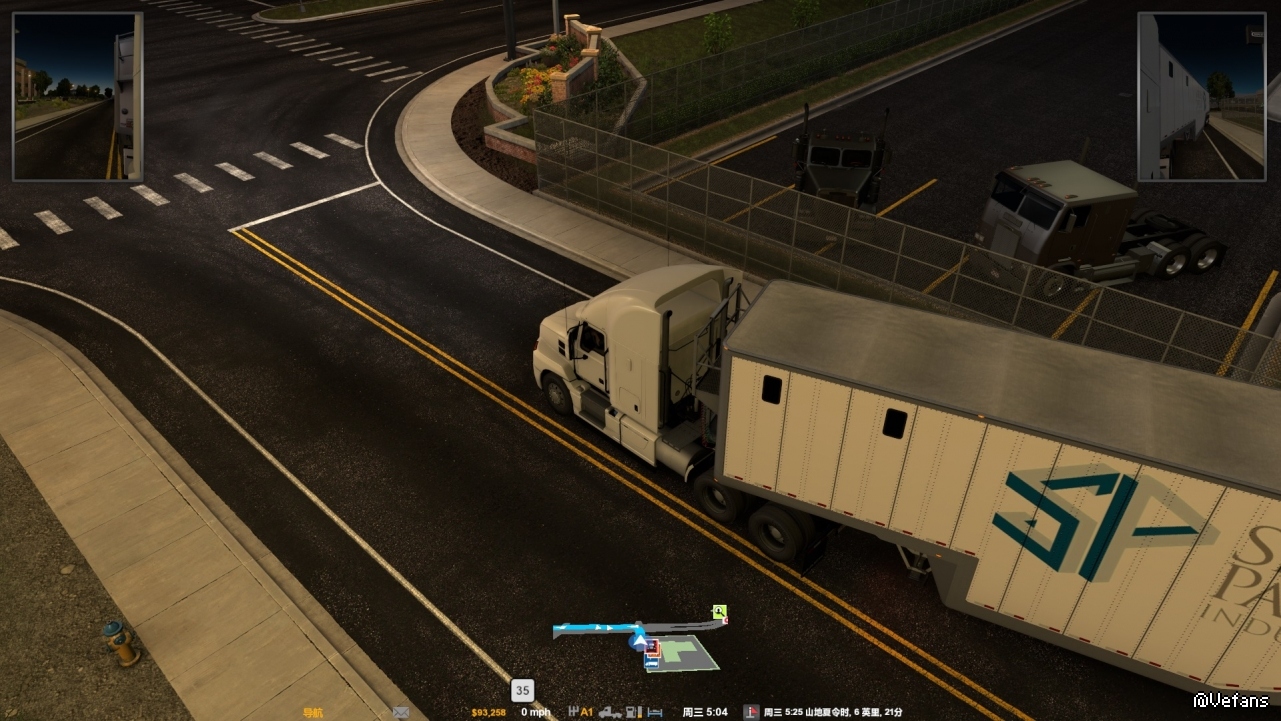Select the green magnifier marker on the minimap
The image size is (1281, 721).
click(719, 611)
